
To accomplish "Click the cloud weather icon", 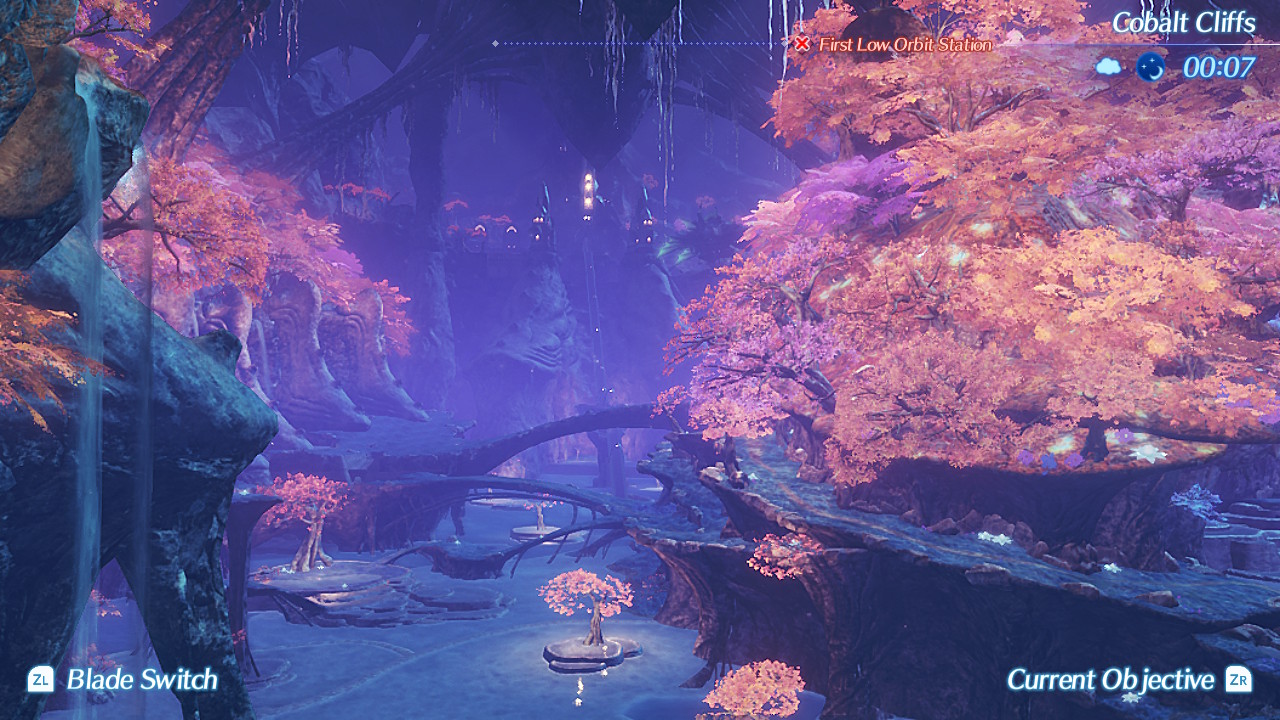I will tap(1109, 67).
